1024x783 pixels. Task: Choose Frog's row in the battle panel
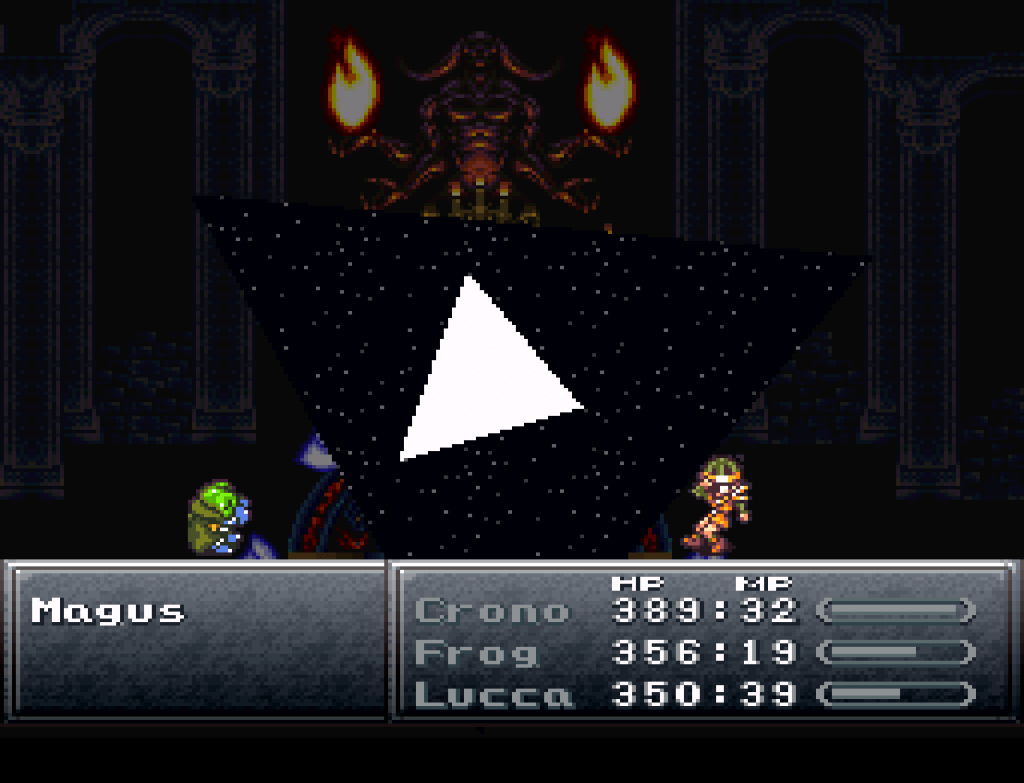pos(476,652)
